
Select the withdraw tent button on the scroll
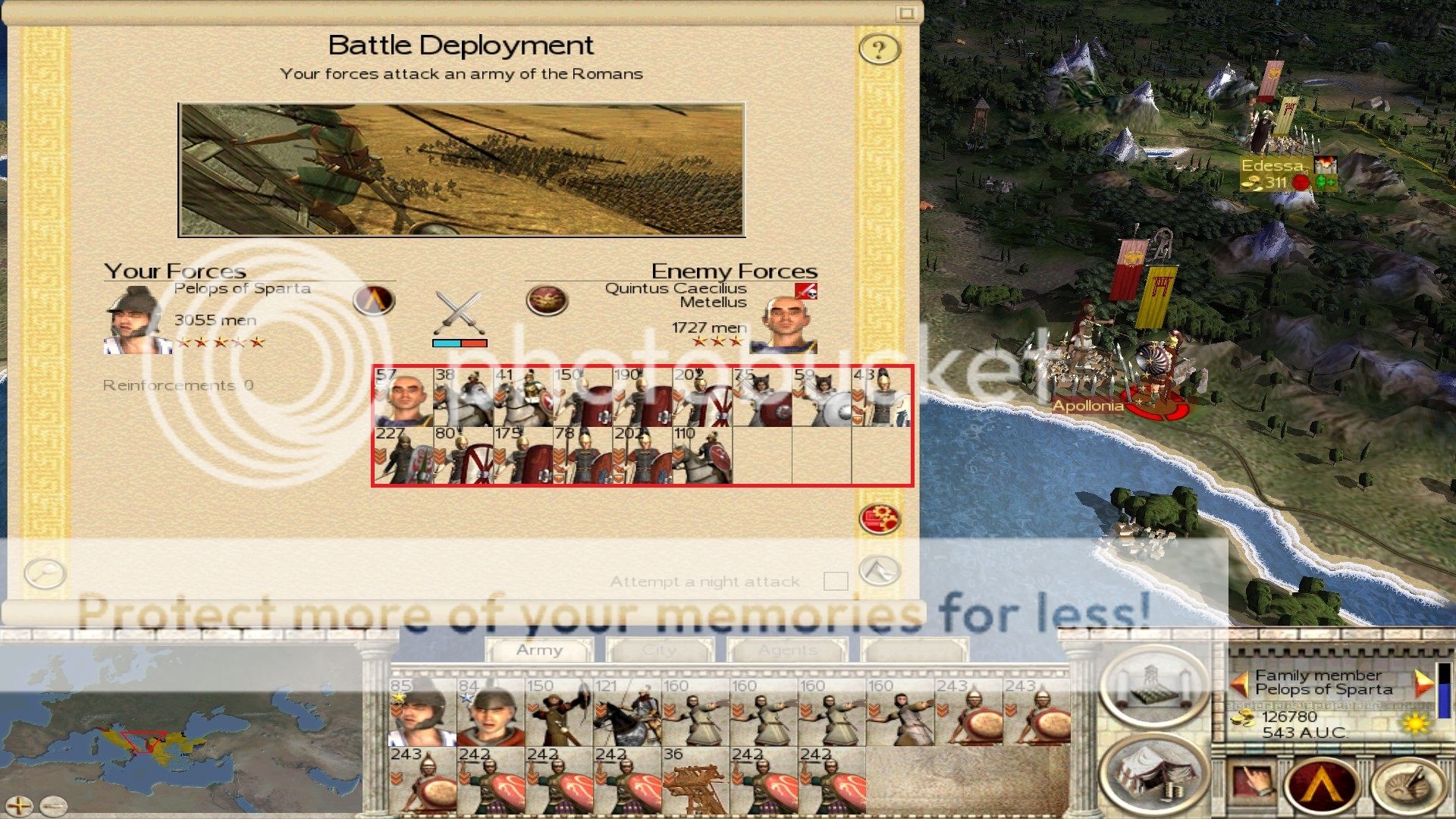coord(879,570)
